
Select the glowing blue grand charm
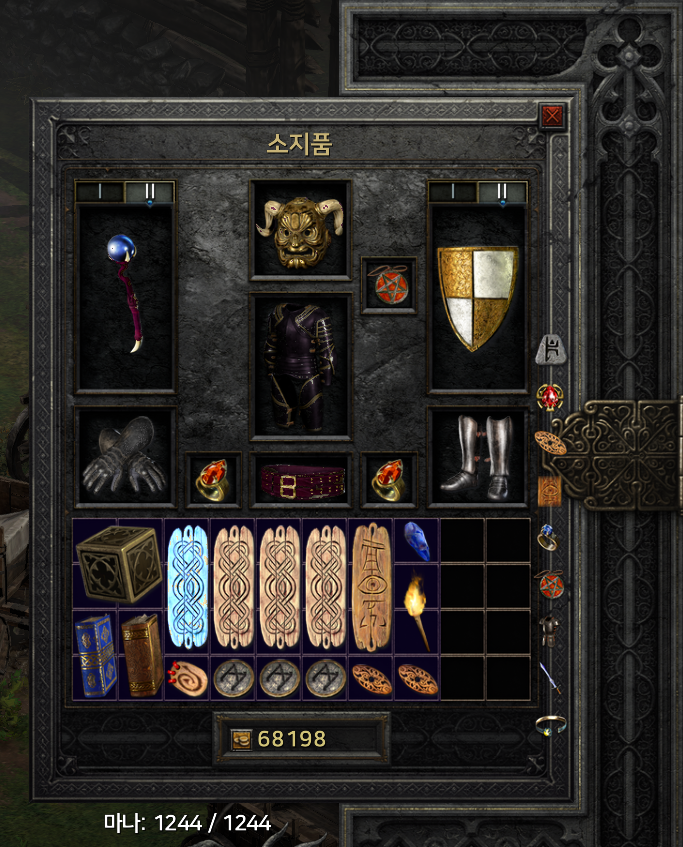(187, 586)
